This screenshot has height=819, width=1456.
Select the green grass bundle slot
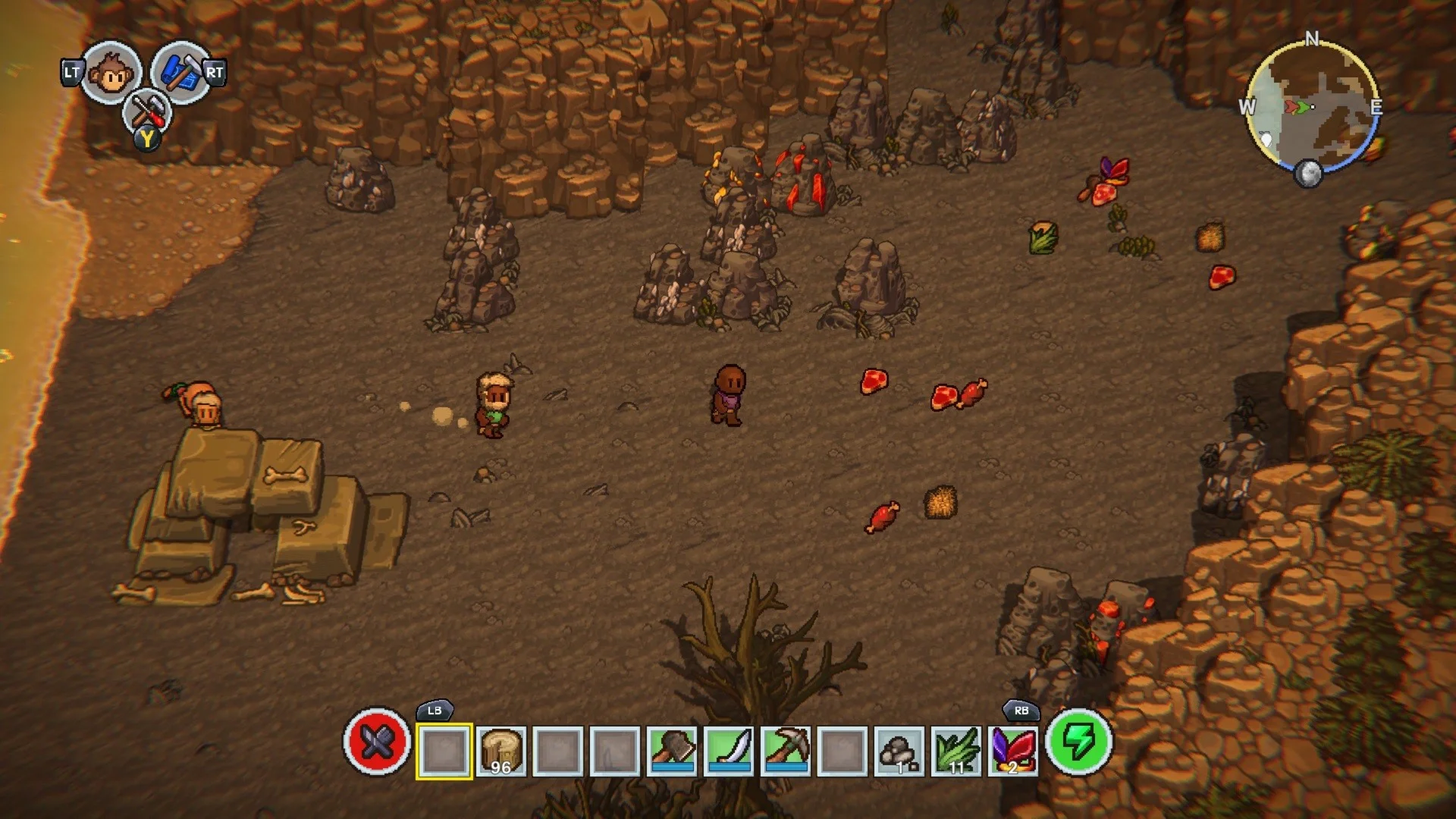956,752
